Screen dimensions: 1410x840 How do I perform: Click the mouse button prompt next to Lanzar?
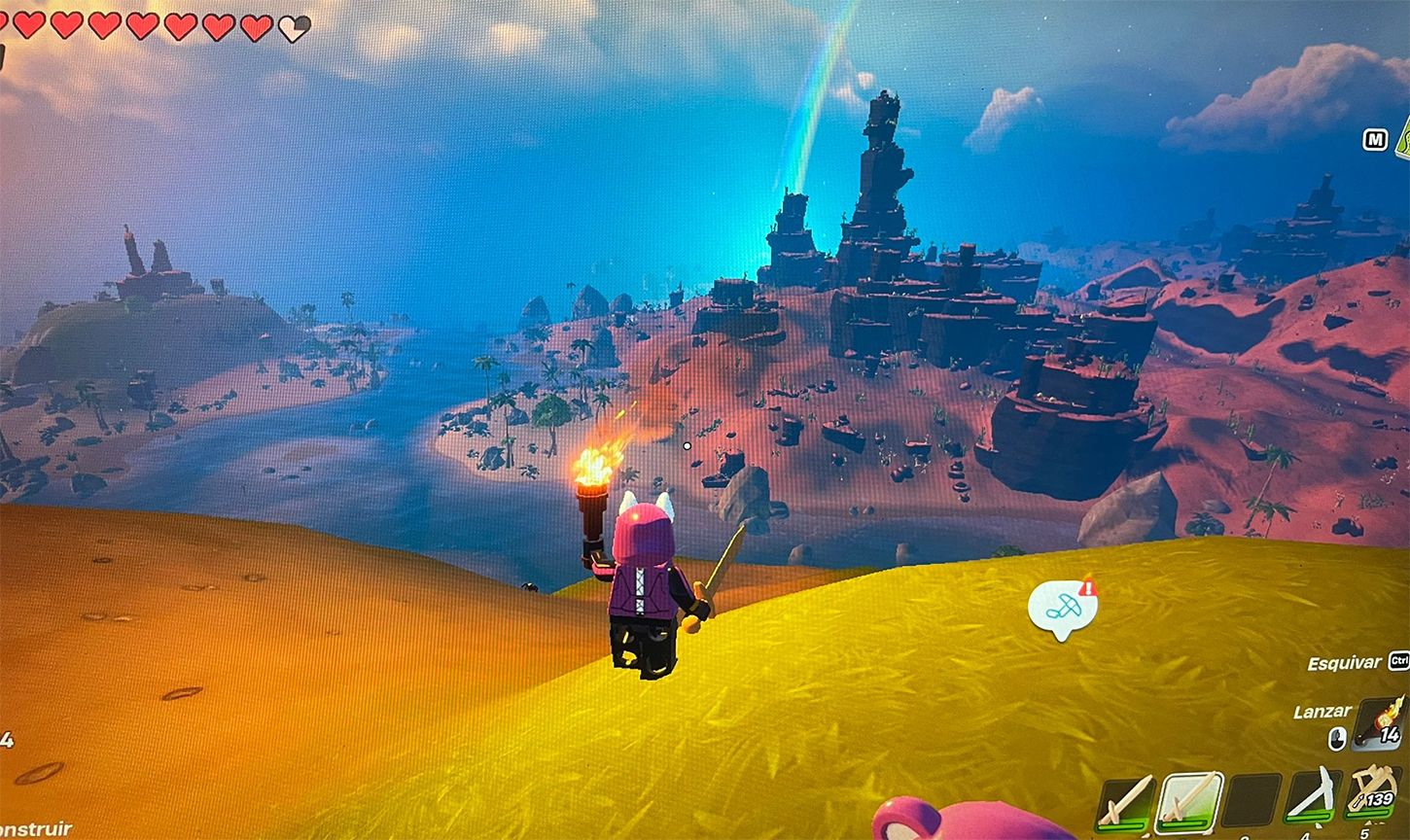tap(1338, 737)
